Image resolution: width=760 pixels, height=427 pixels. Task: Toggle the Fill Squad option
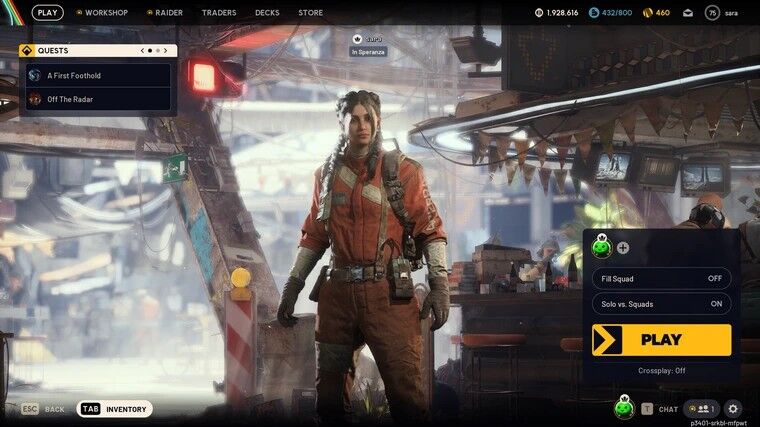pyautogui.click(x=661, y=278)
